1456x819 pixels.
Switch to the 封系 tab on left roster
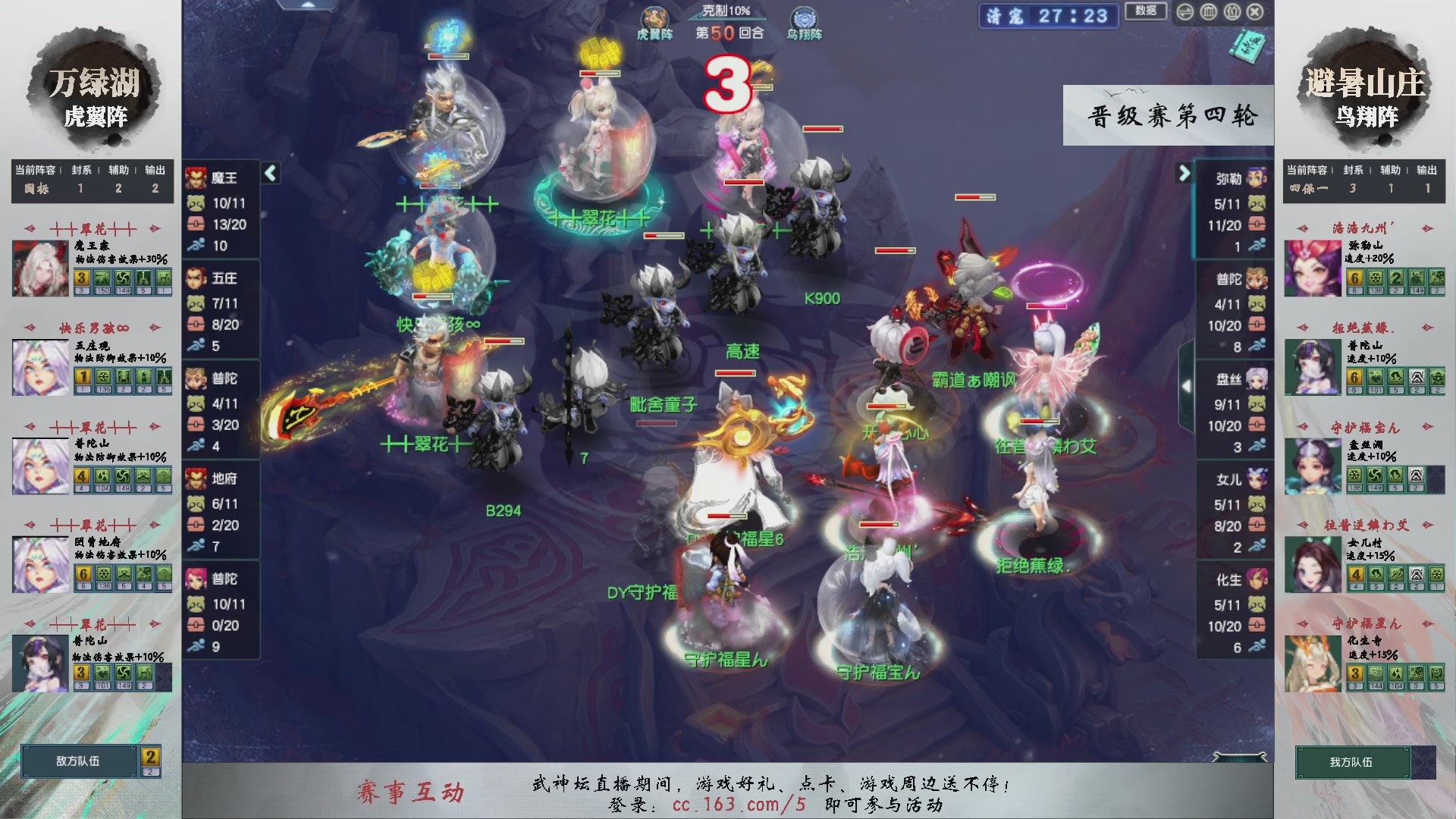coord(81,171)
